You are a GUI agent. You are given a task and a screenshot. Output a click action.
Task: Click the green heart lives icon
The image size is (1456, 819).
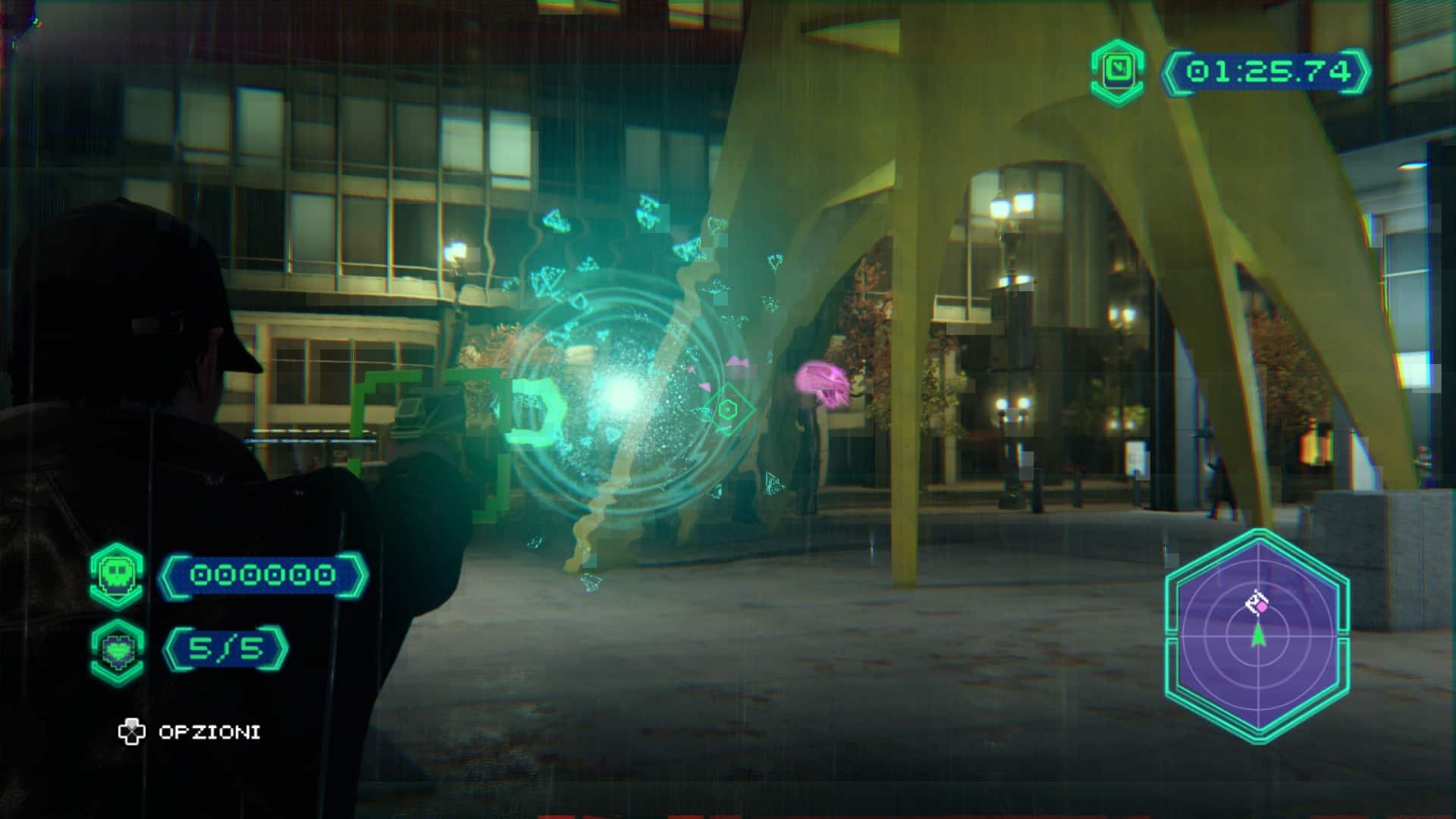tap(117, 651)
